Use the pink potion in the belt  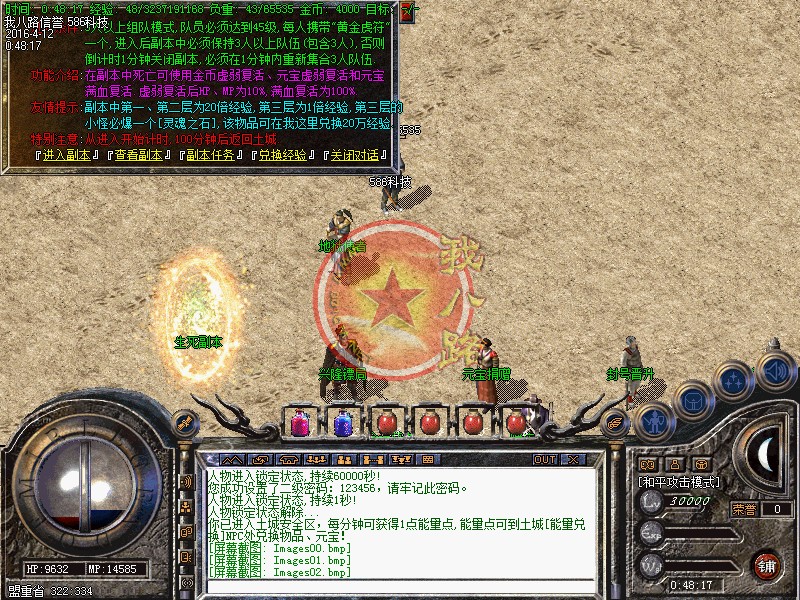coord(299,422)
